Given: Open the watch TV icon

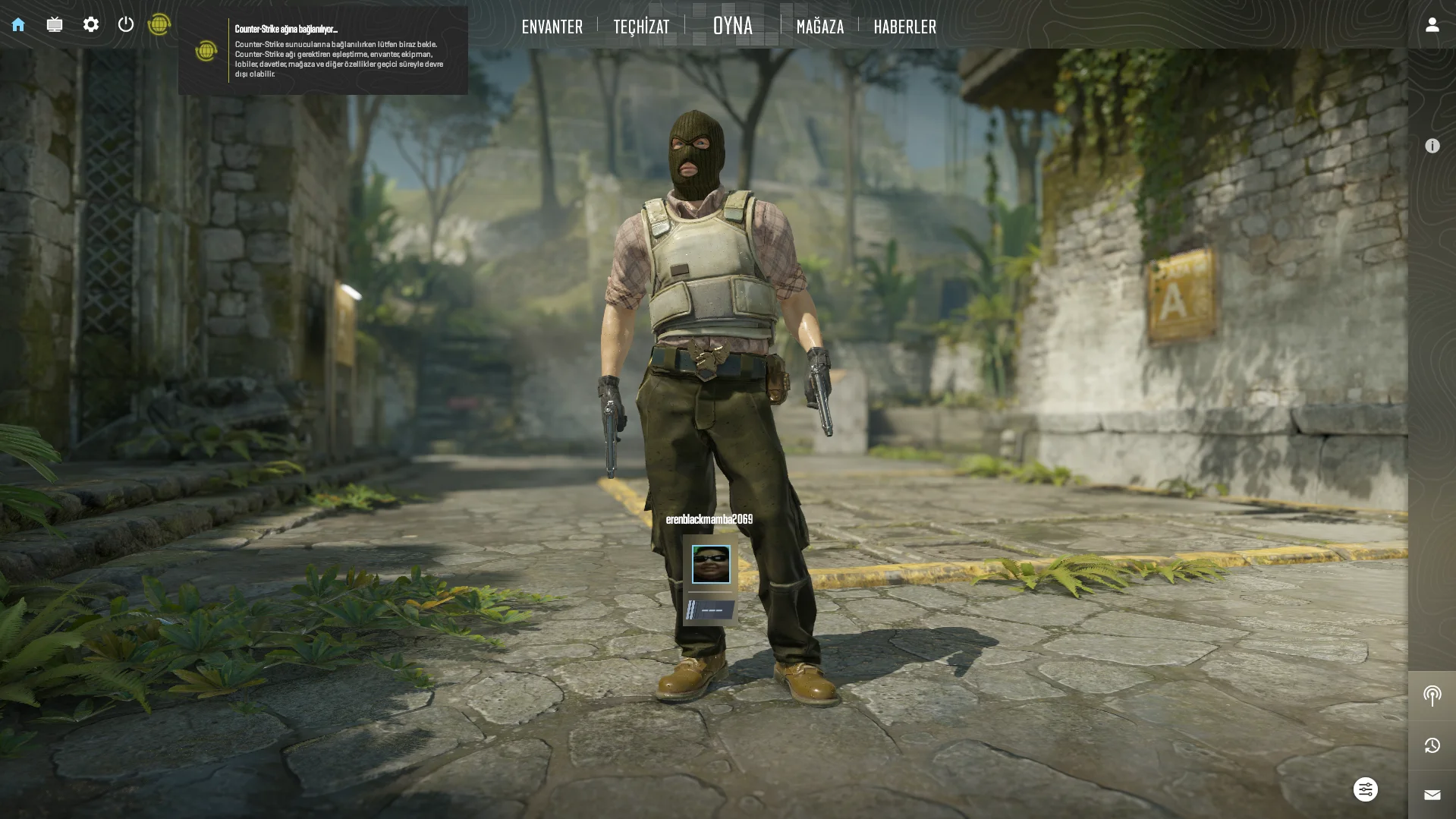Looking at the screenshot, I should pos(55,25).
